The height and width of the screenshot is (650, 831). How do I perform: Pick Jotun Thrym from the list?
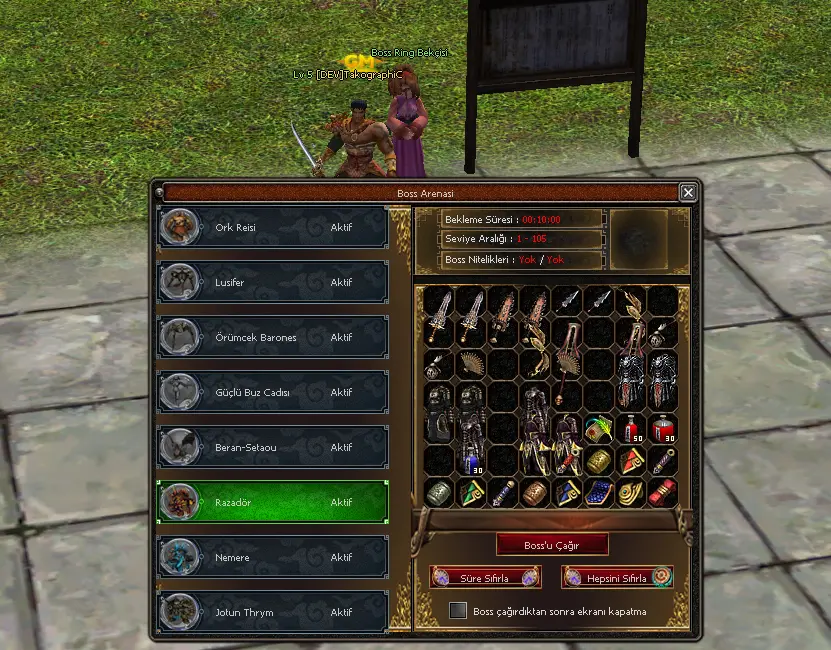click(x=272, y=612)
